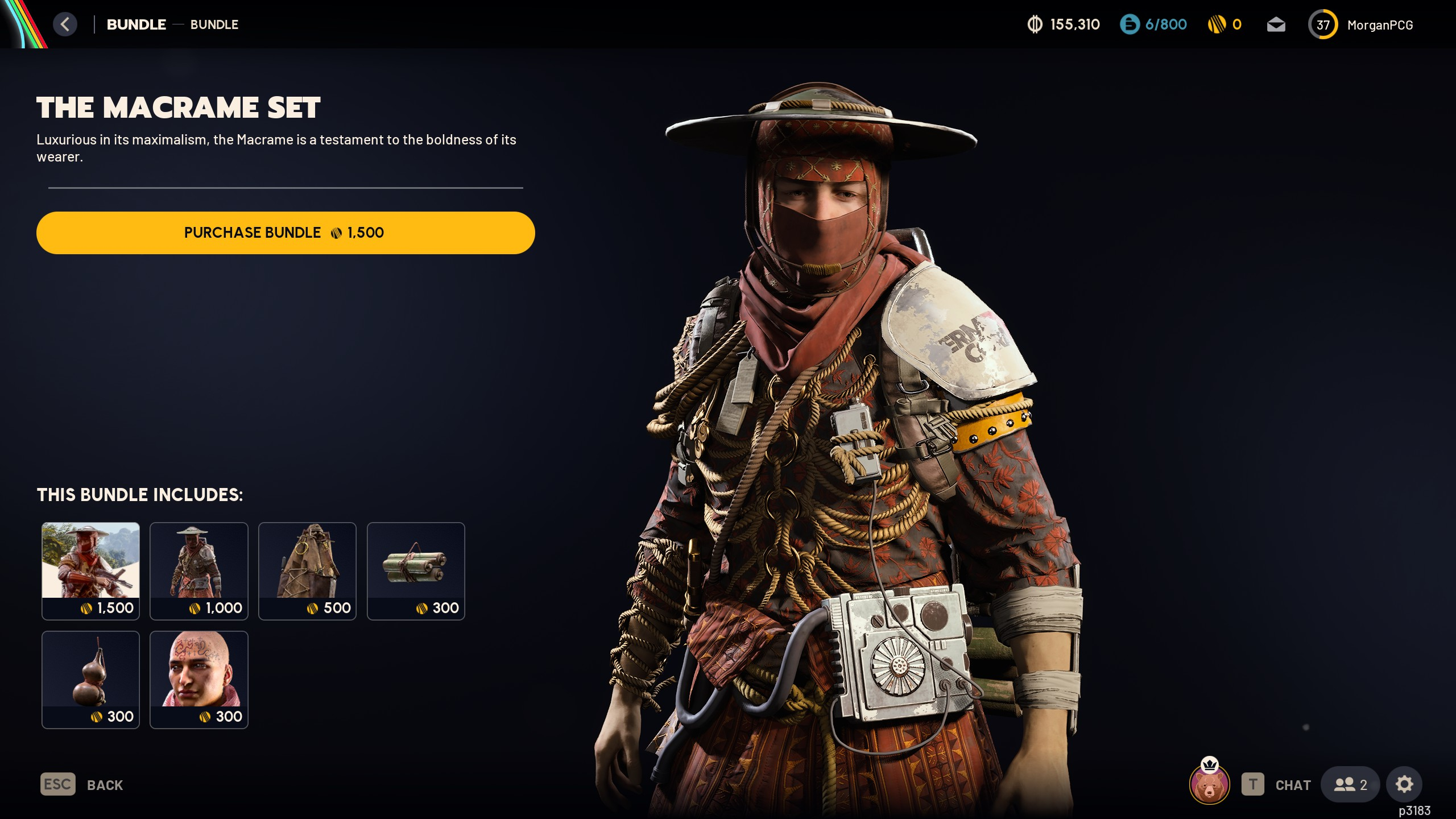
Task: Select the 1,500 weapon skin thumbnail
Action: 90,570
